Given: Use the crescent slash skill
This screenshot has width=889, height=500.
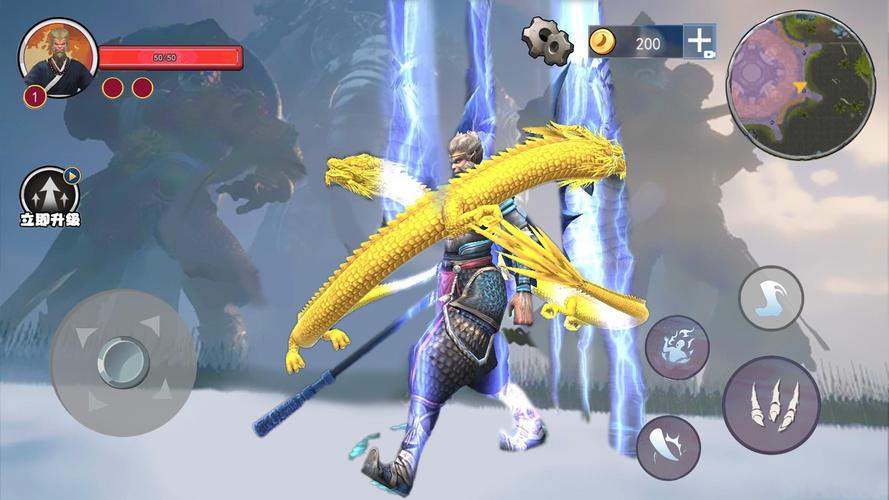Looking at the screenshot, I should [x=668, y=447].
